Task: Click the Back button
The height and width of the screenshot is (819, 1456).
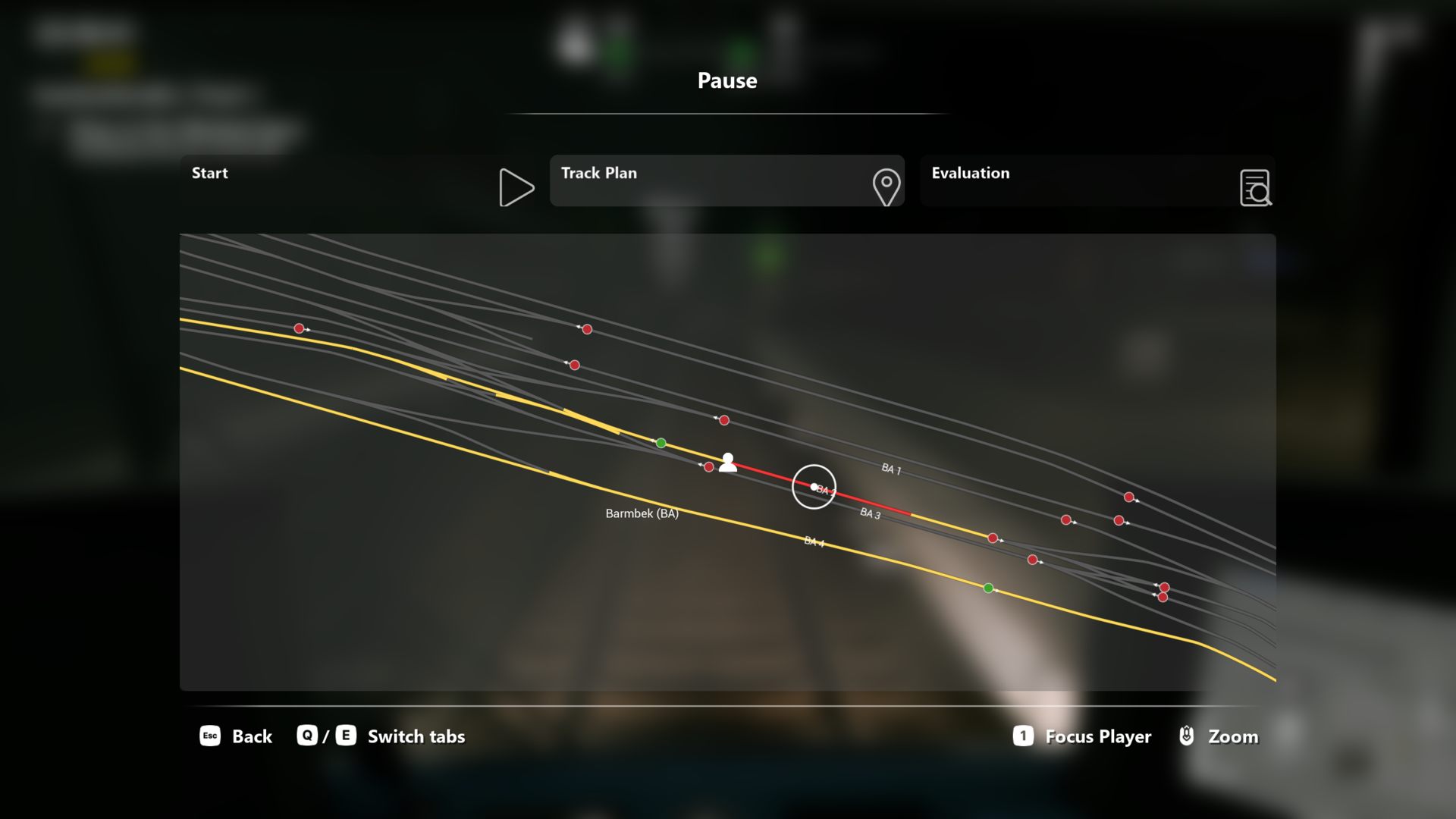Action: click(236, 736)
